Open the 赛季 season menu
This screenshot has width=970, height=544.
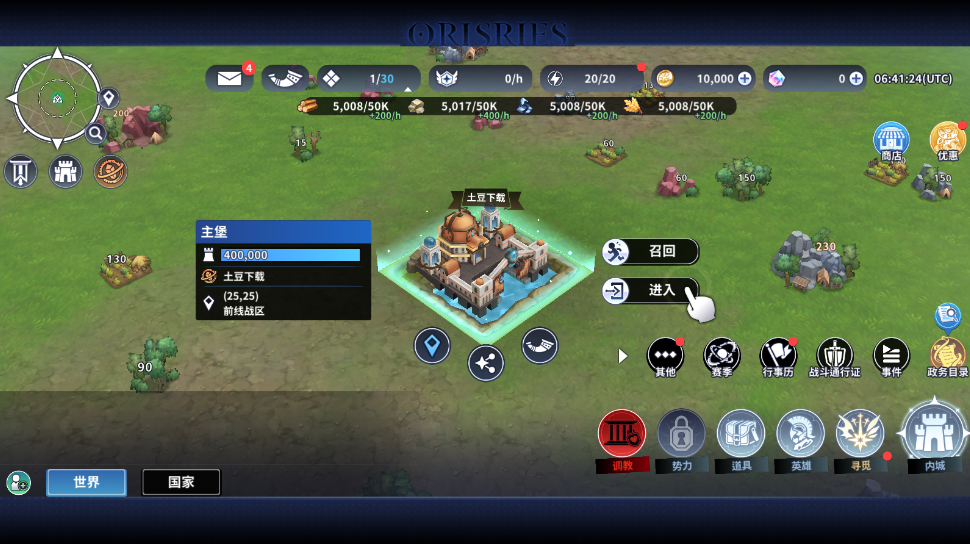[x=721, y=356]
